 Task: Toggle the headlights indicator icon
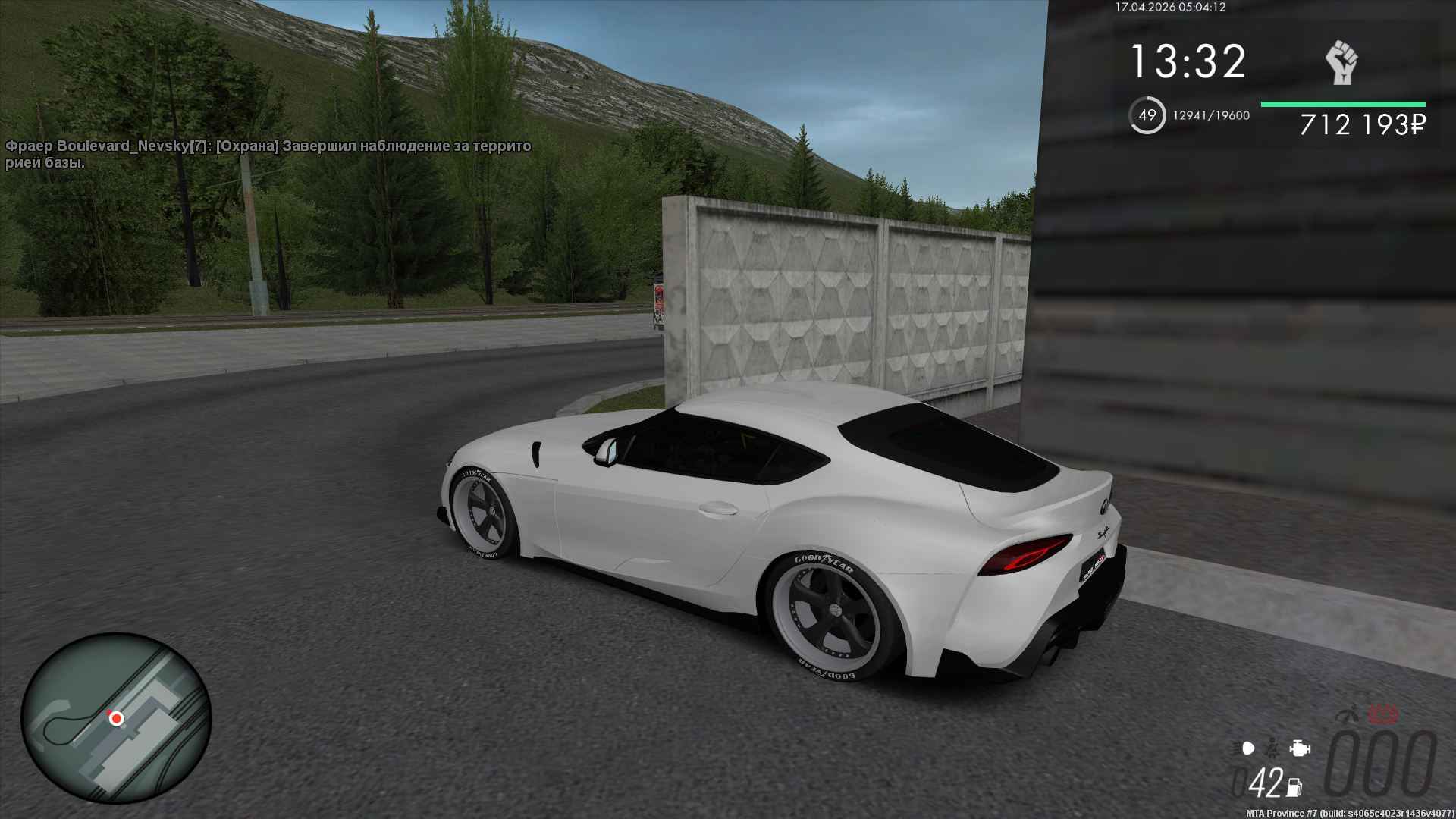click(x=1248, y=748)
